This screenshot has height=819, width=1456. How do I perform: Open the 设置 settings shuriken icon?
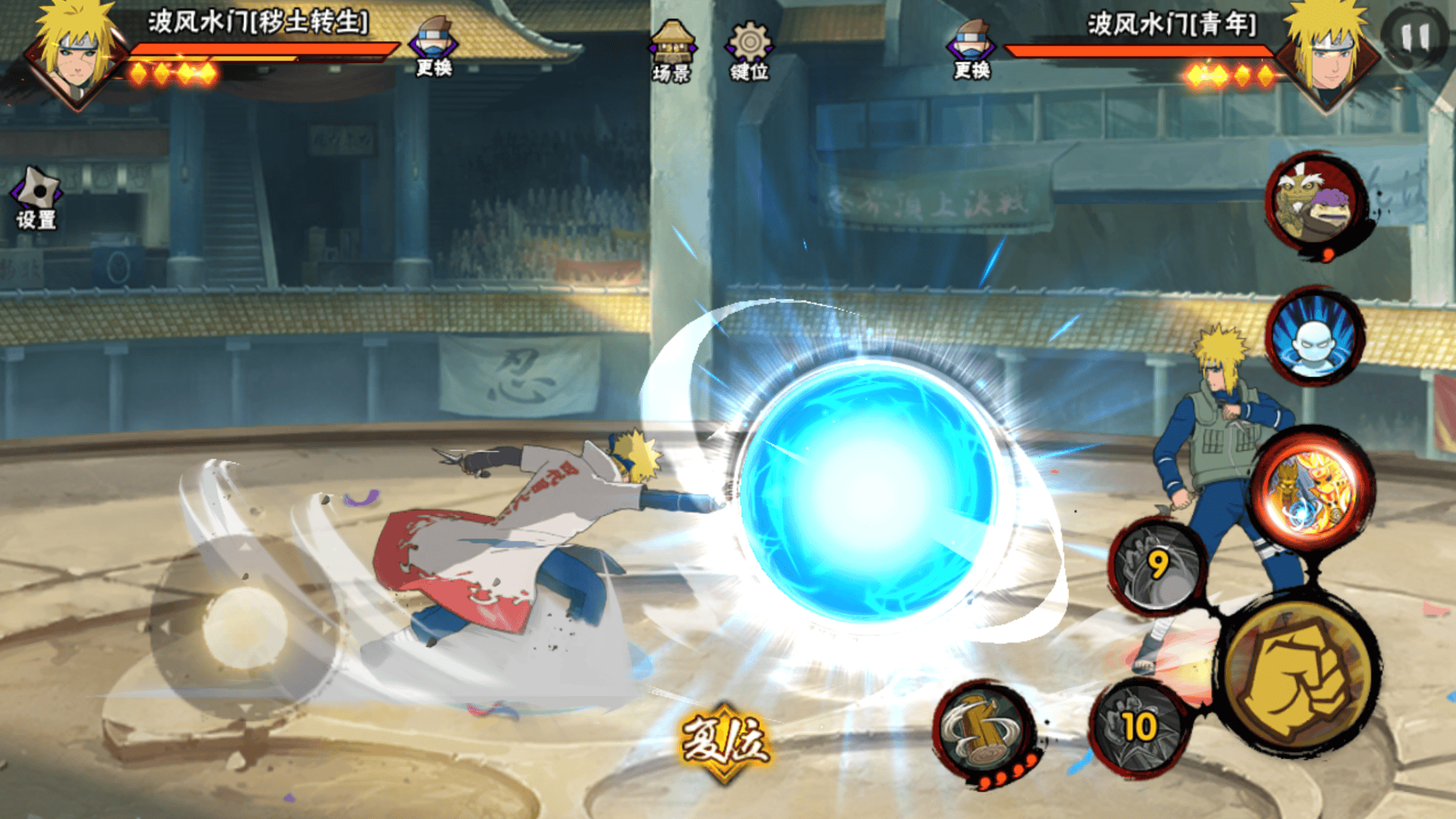coord(36,197)
